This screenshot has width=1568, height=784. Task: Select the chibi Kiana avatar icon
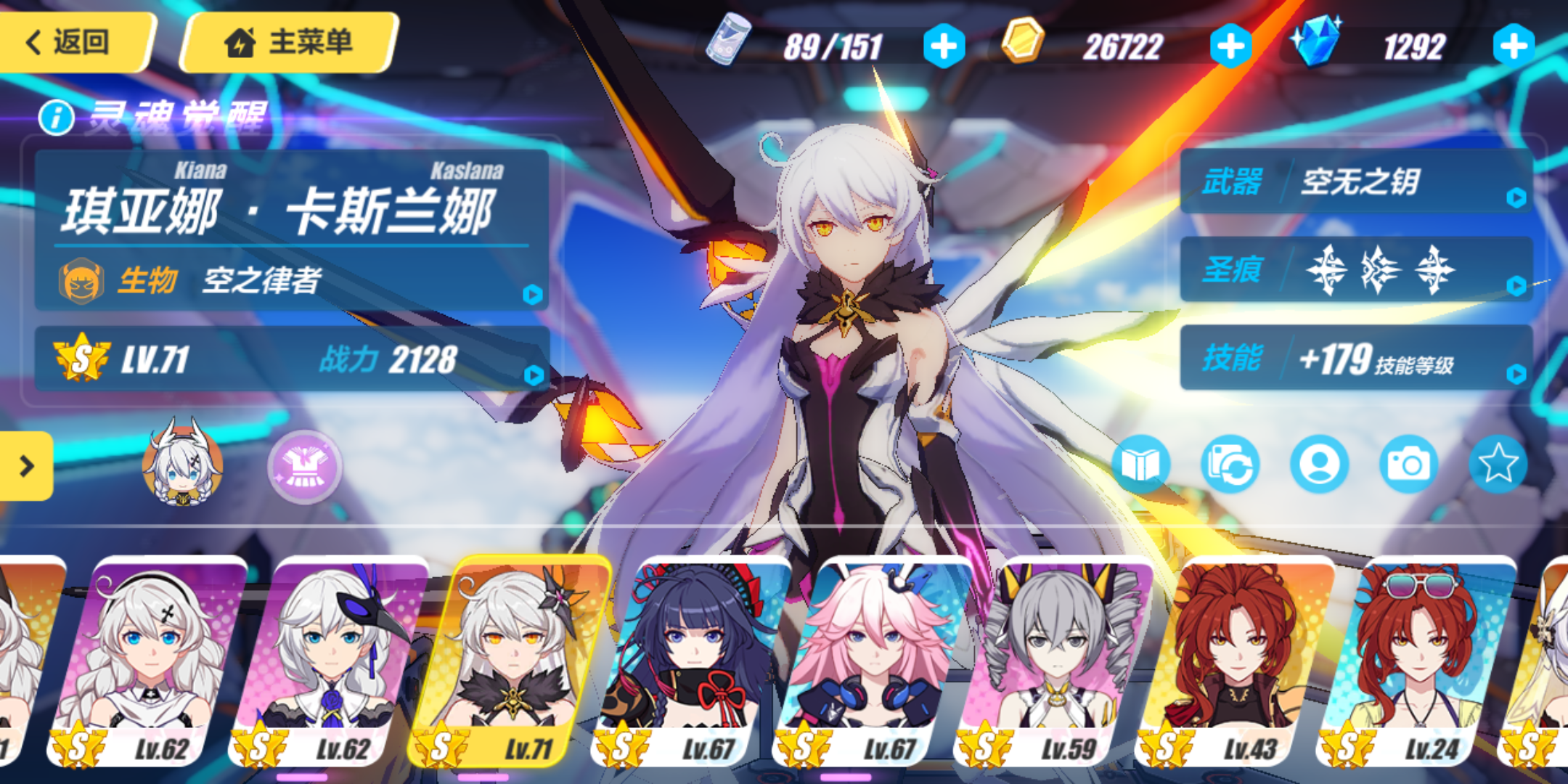click(x=181, y=465)
